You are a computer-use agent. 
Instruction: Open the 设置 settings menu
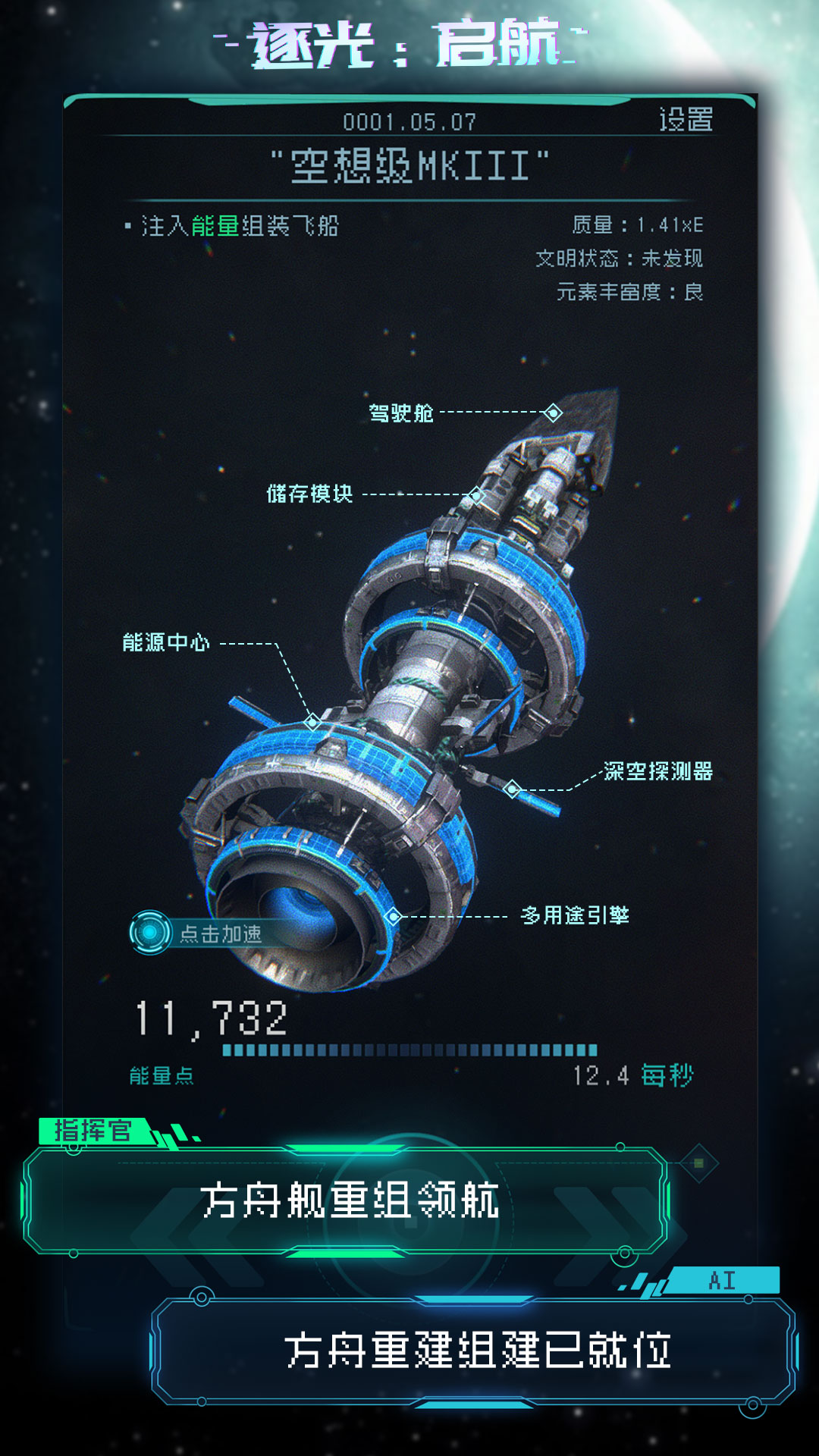click(x=685, y=120)
